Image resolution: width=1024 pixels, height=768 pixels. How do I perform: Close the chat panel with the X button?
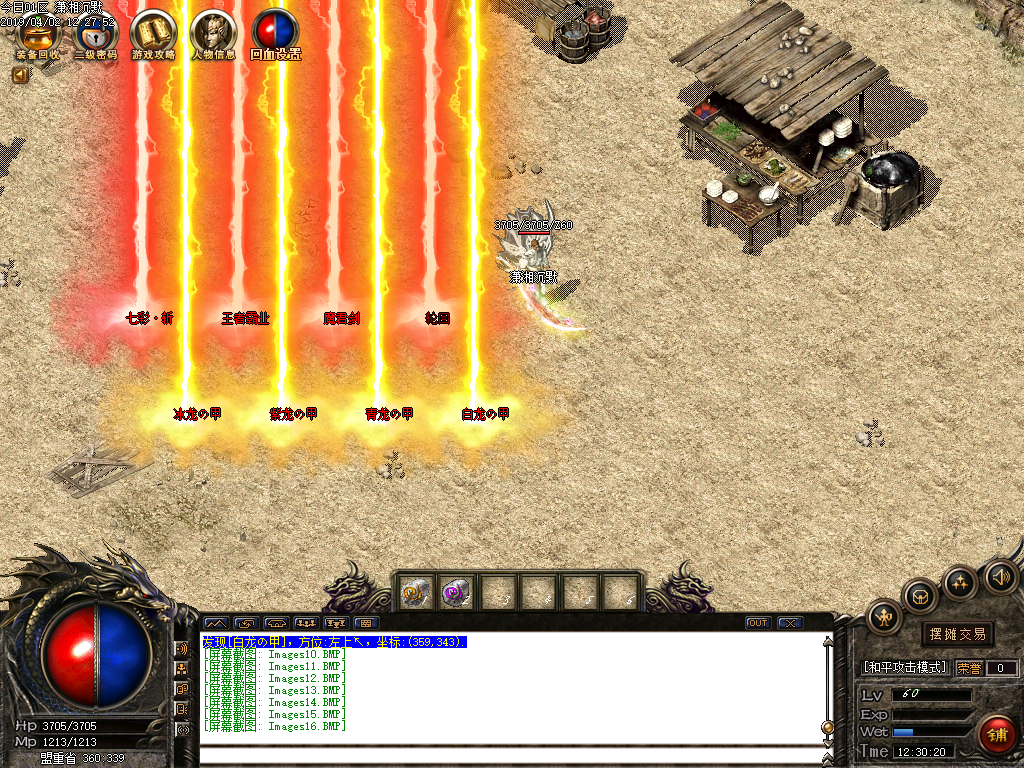point(789,623)
